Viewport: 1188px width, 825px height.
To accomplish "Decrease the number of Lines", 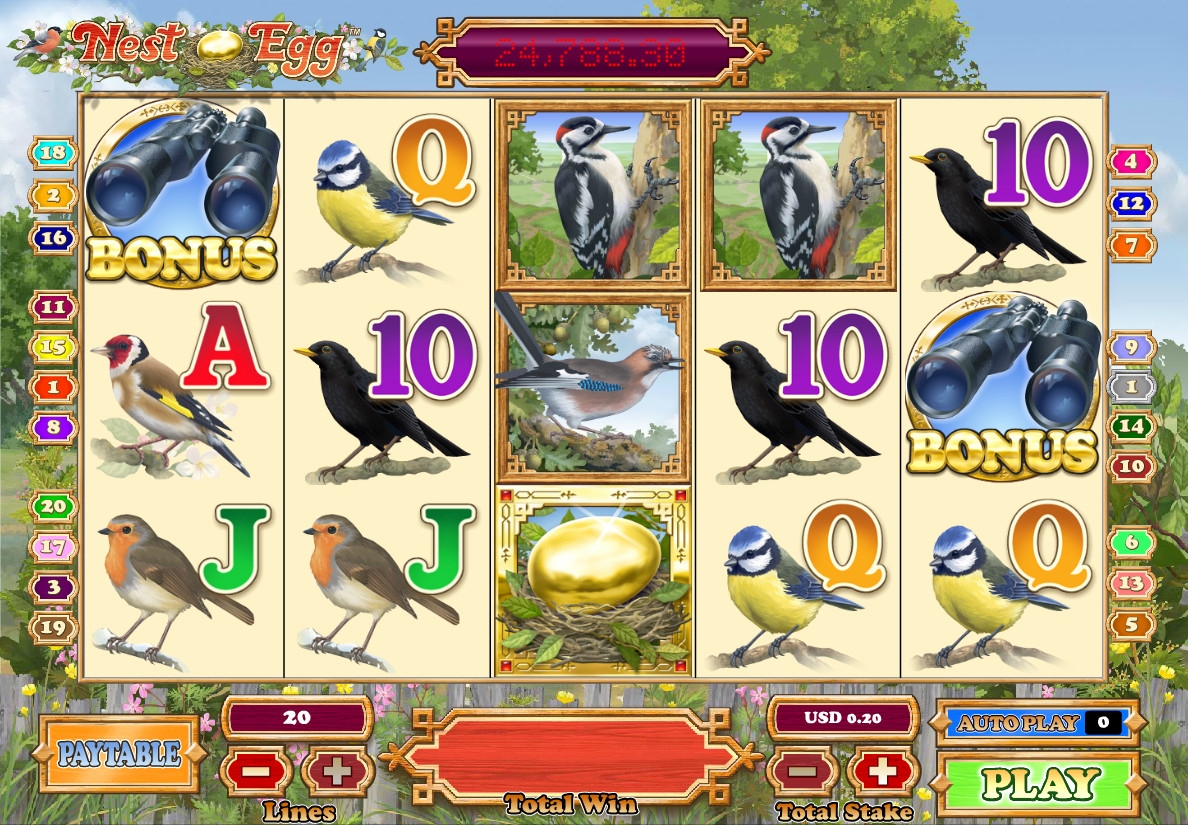I will [257, 772].
